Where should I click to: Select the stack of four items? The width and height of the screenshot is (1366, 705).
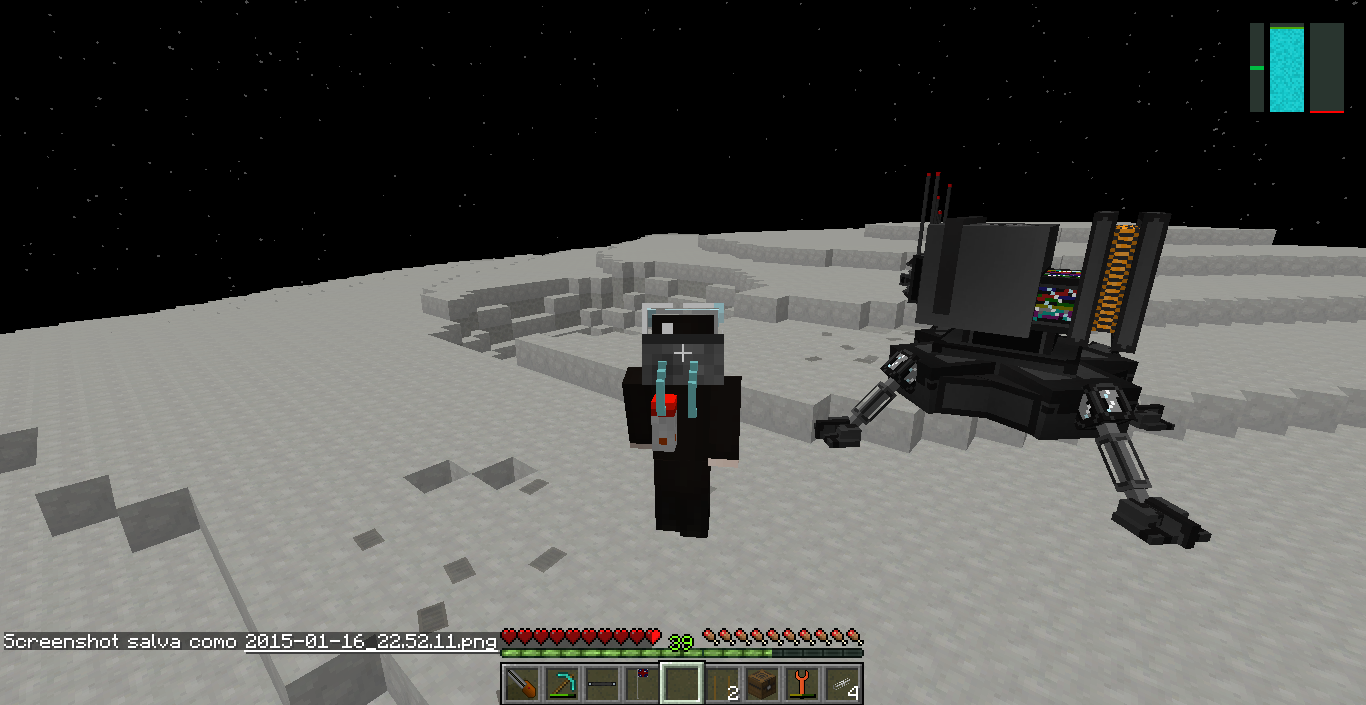tap(842, 685)
